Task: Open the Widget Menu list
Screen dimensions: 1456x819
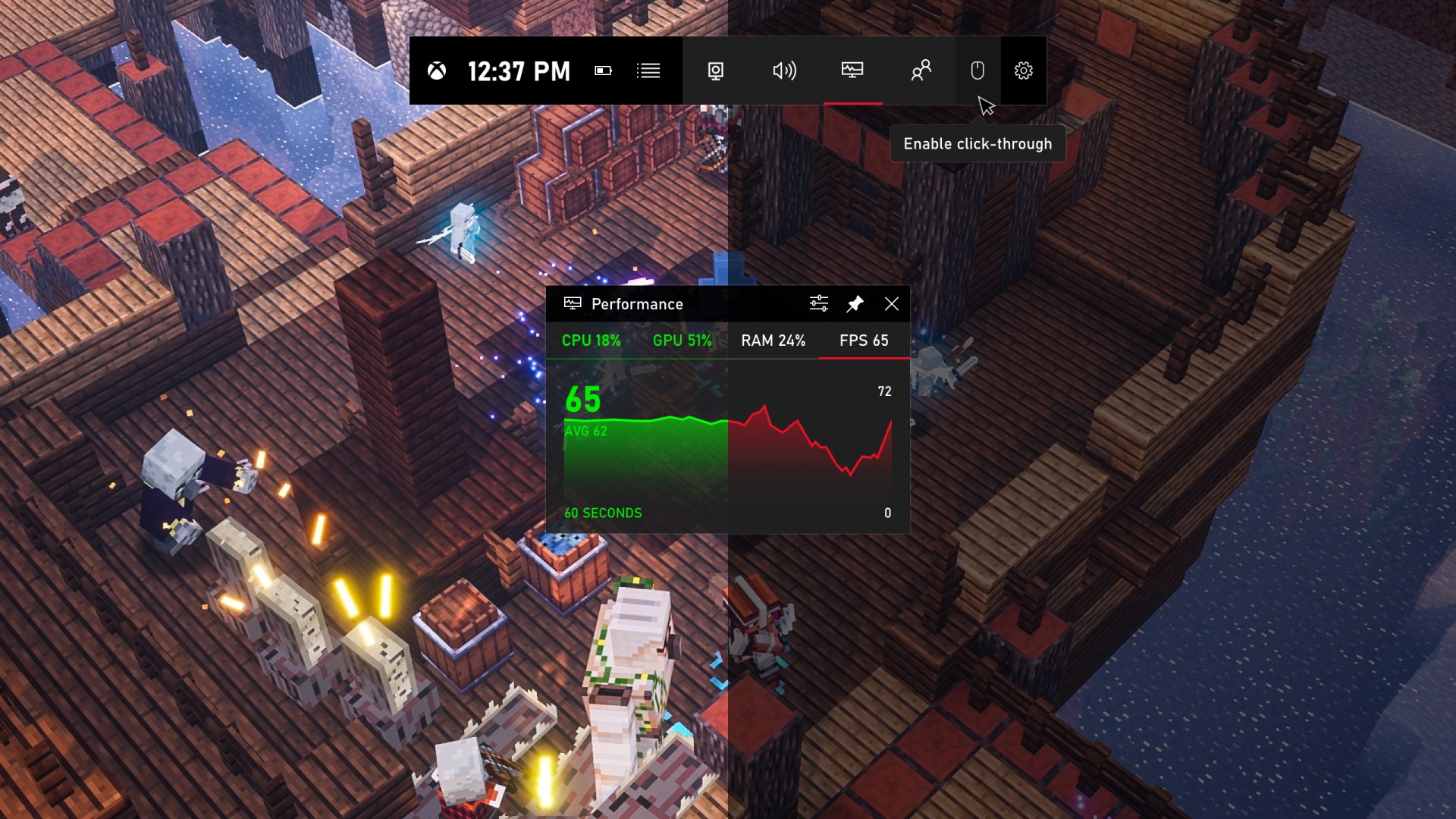Action: point(649,71)
